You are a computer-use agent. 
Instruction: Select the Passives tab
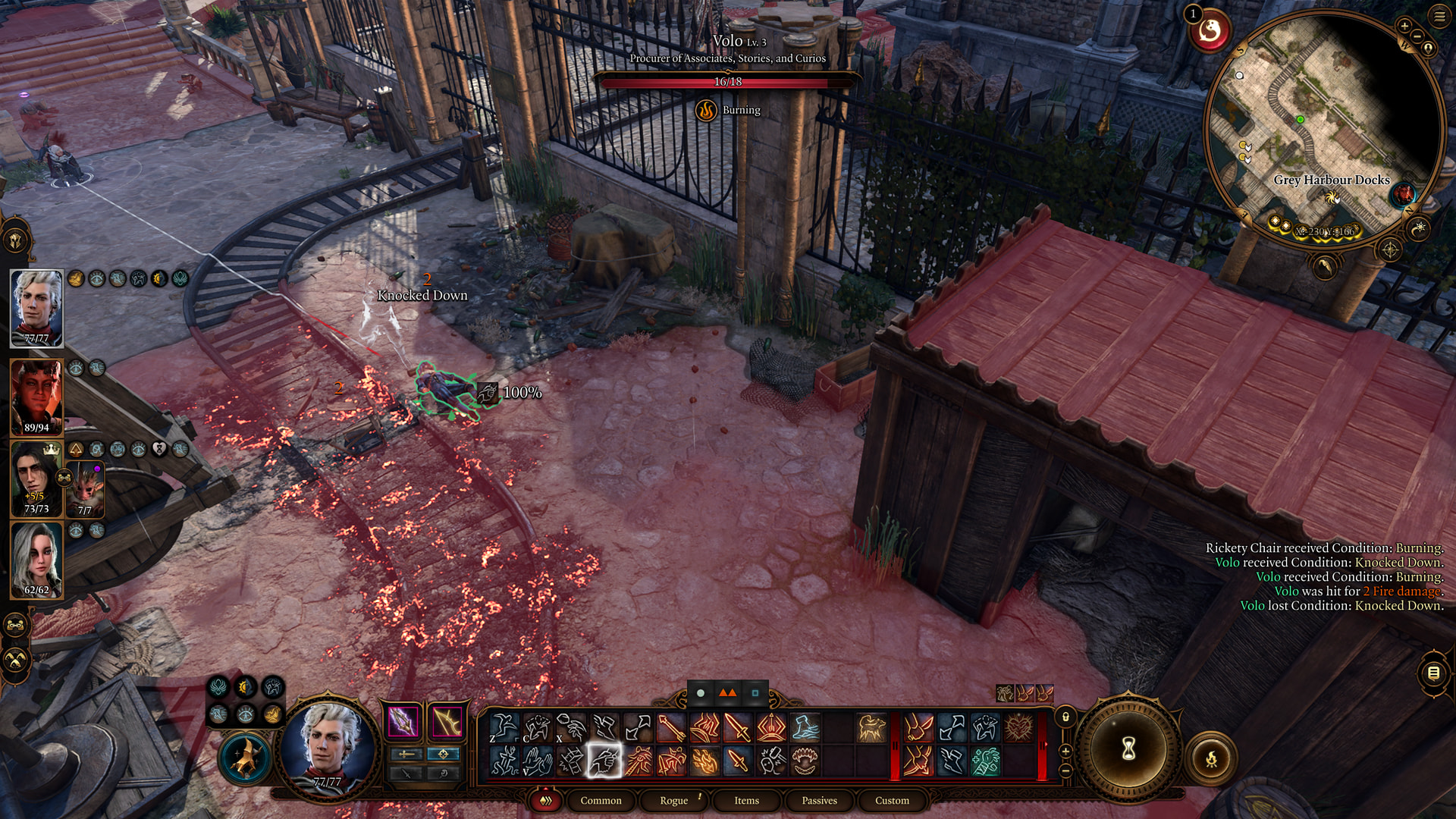pyautogui.click(x=819, y=800)
